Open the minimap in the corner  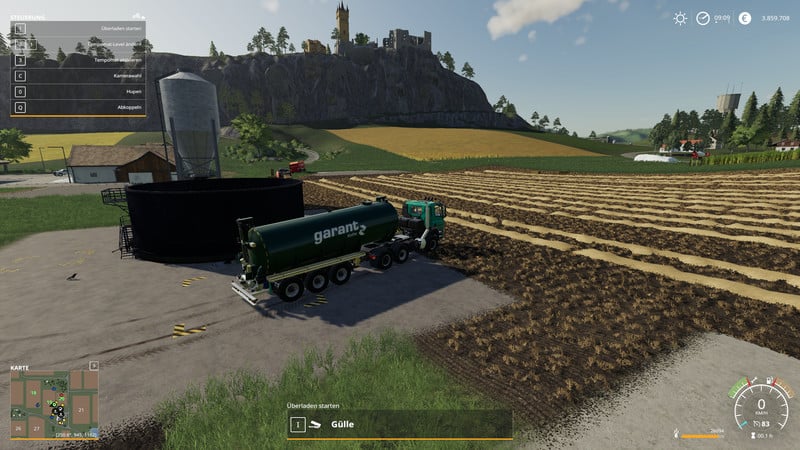55,401
